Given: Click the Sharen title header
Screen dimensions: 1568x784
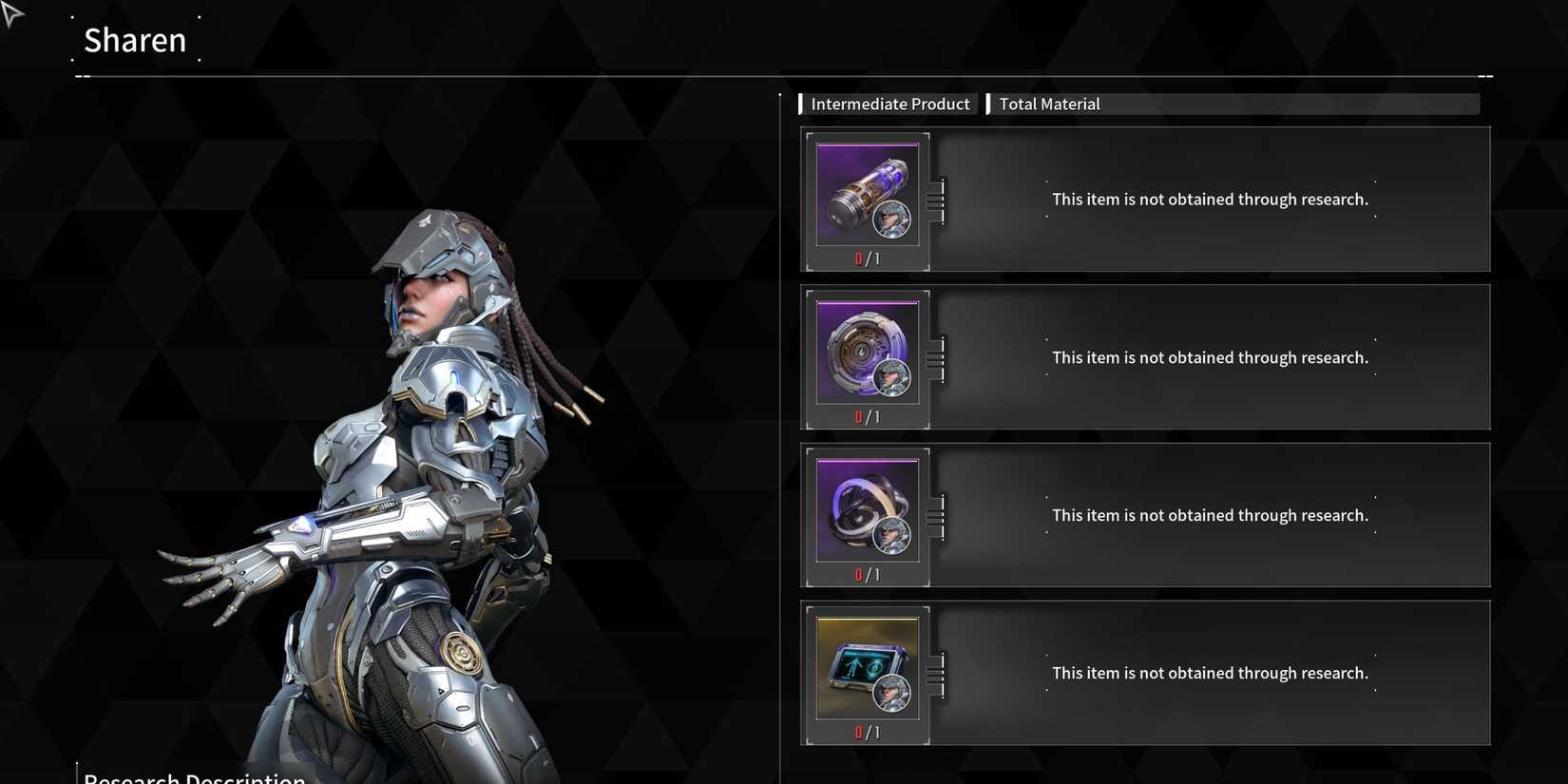Looking at the screenshot, I should [x=135, y=40].
